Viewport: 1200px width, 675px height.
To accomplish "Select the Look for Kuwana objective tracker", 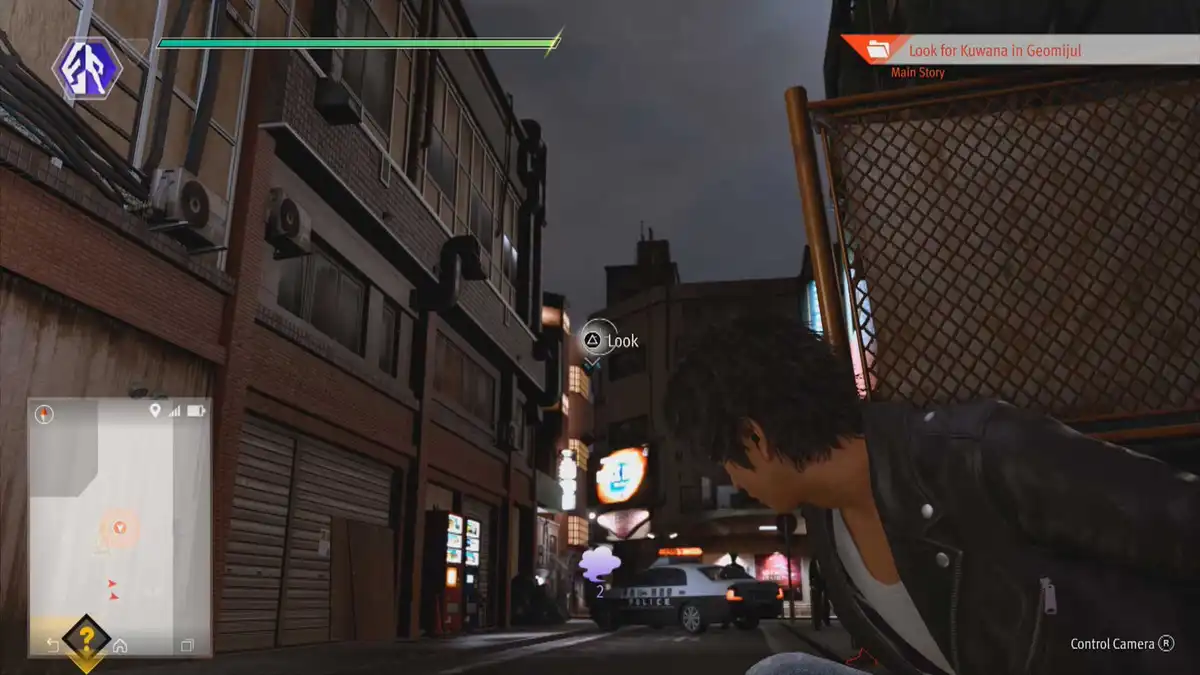I will click(1018, 49).
